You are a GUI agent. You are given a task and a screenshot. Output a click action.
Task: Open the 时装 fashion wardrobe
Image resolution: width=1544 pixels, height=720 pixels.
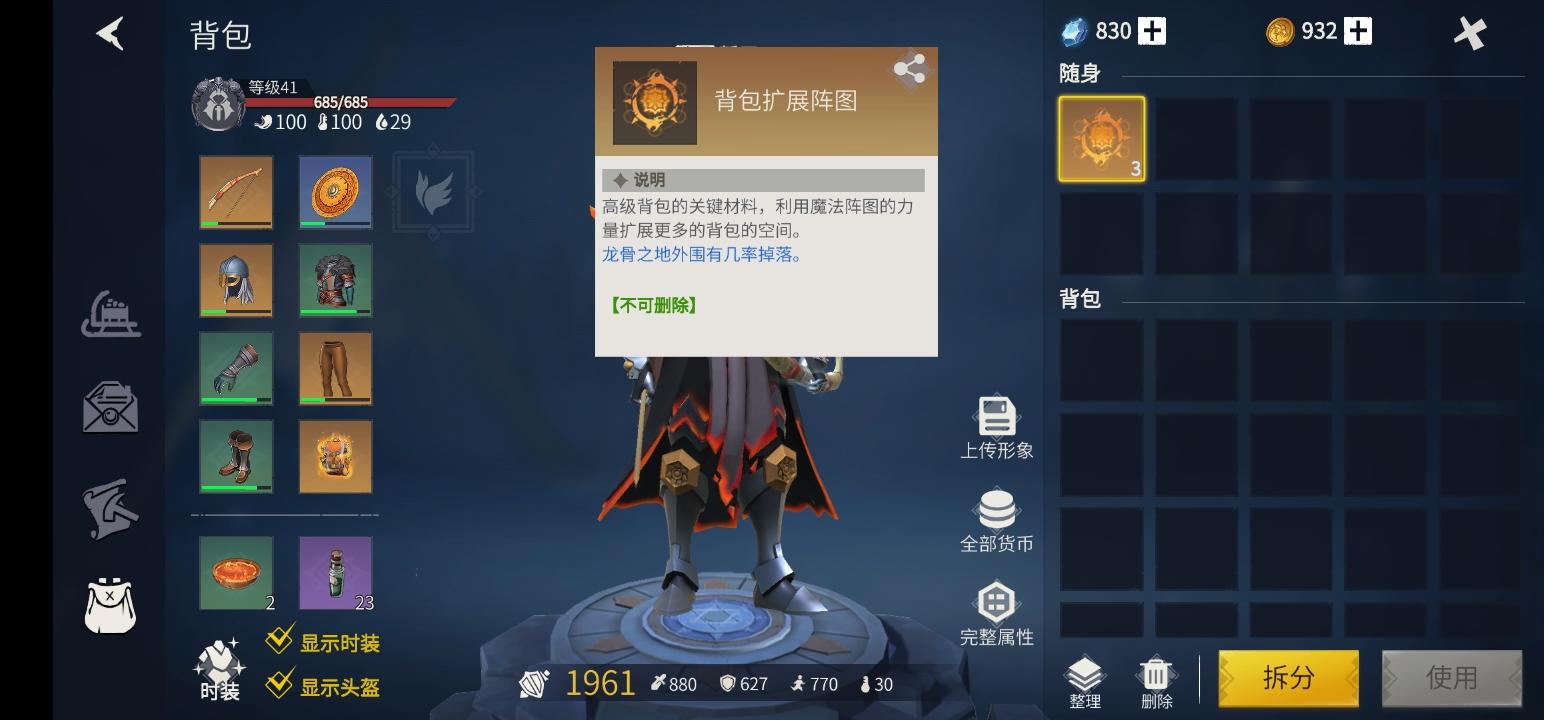[x=218, y=665]
